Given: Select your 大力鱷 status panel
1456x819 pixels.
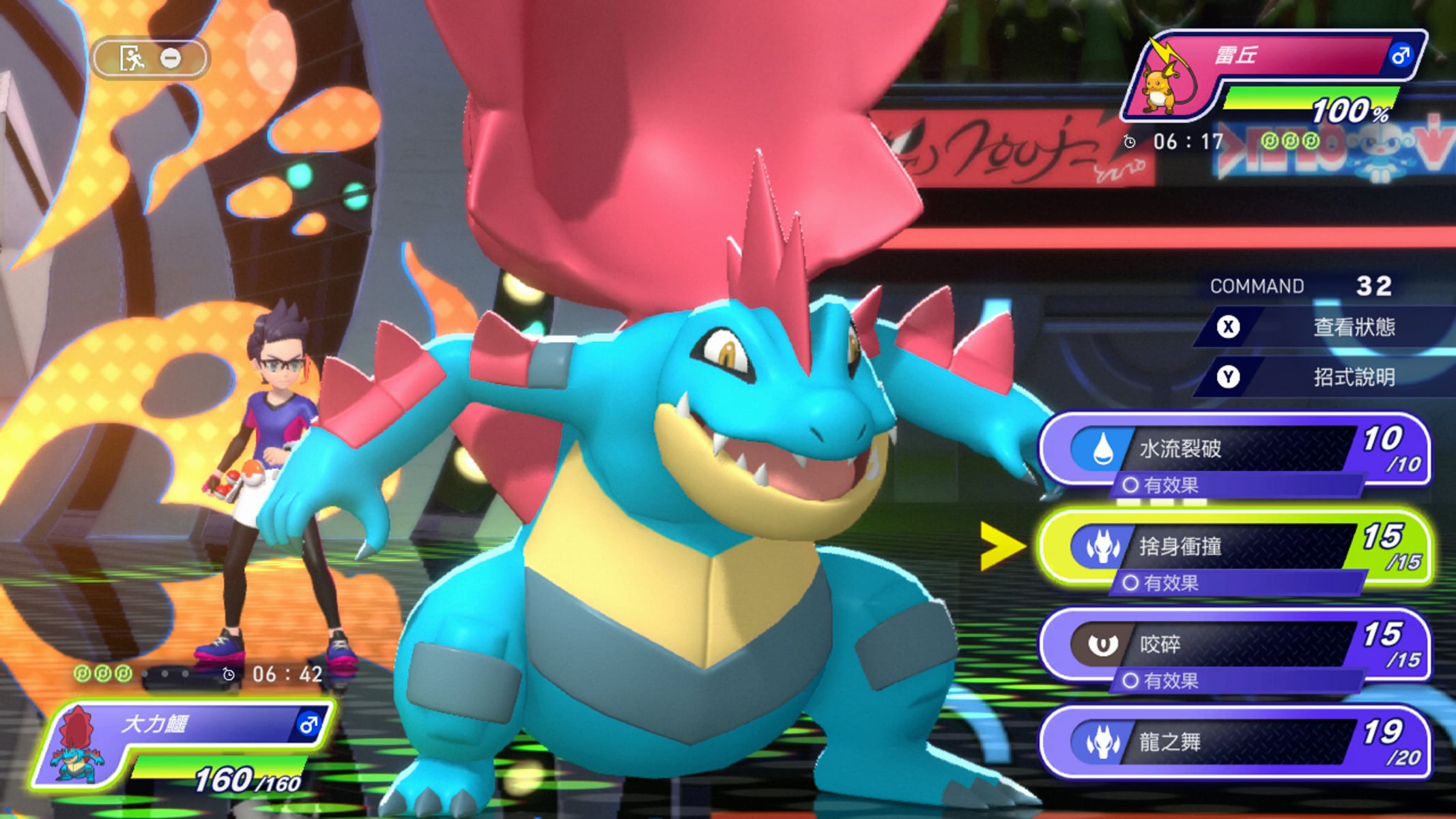Looking at the screenshot, I should (184, 745).
